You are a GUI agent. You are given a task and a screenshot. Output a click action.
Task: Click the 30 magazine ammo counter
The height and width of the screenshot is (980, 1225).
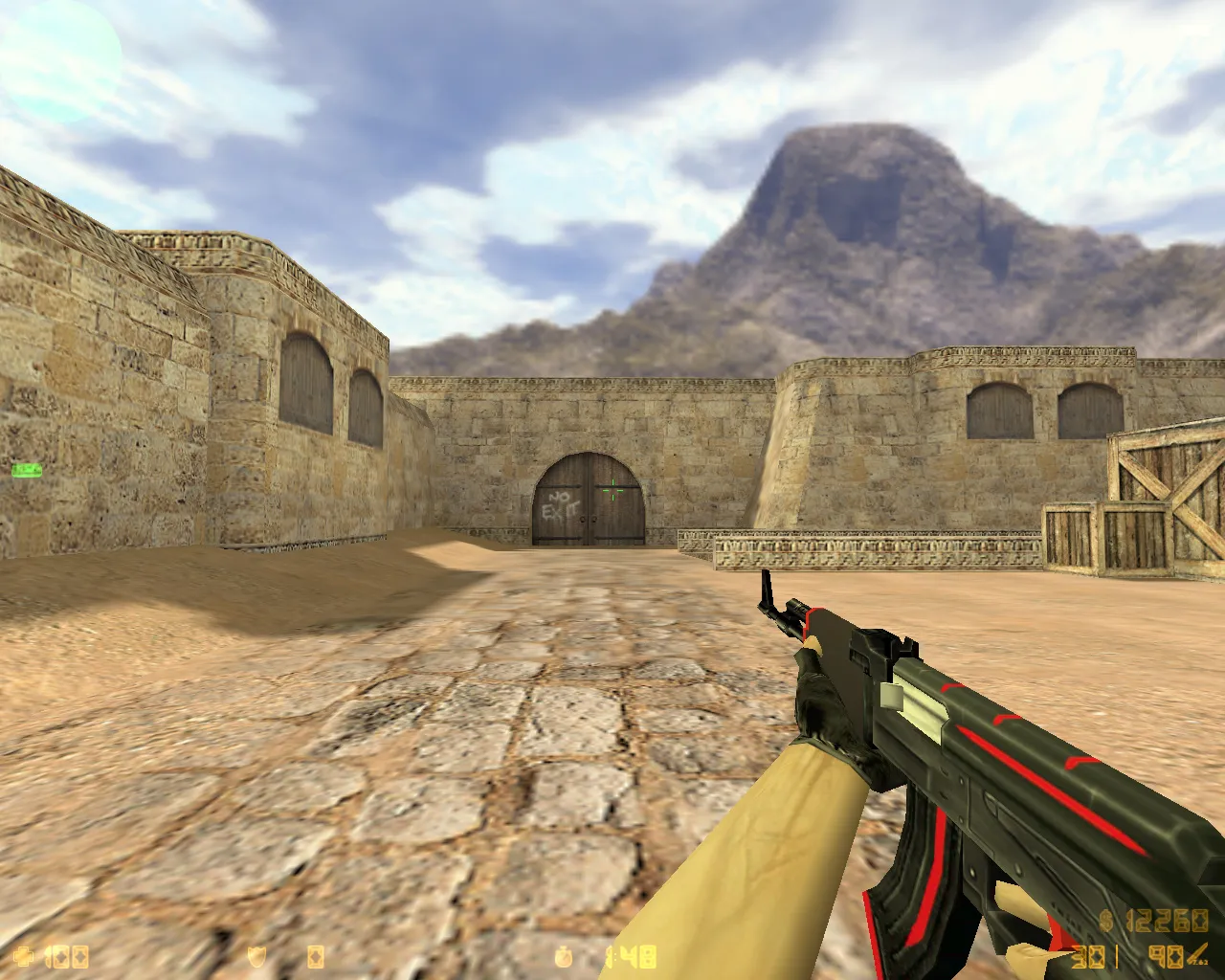[x=1086, y=957]
